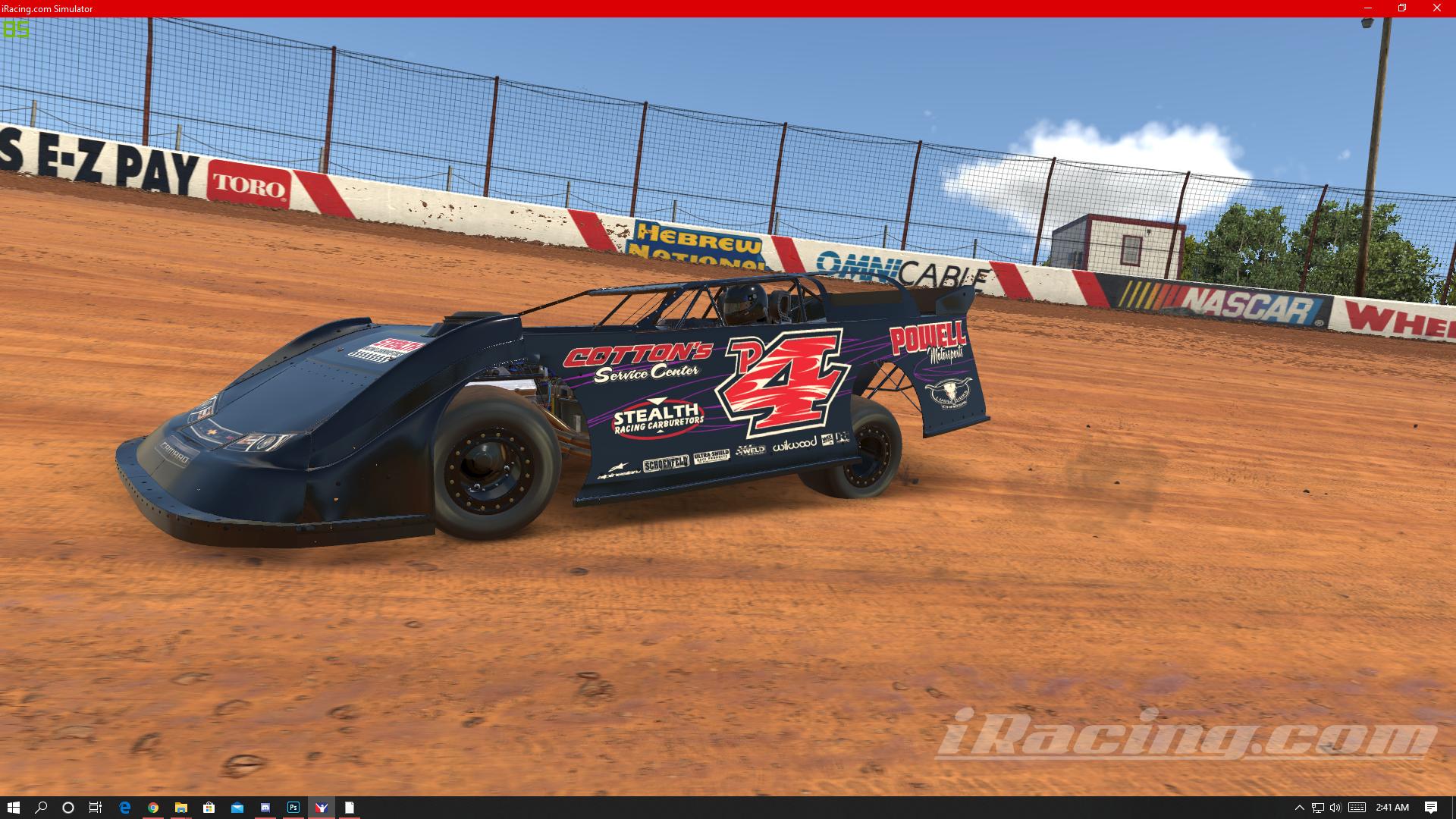
Task: Open File Explorer from the taskbar
Action: [x=182, y=808]
